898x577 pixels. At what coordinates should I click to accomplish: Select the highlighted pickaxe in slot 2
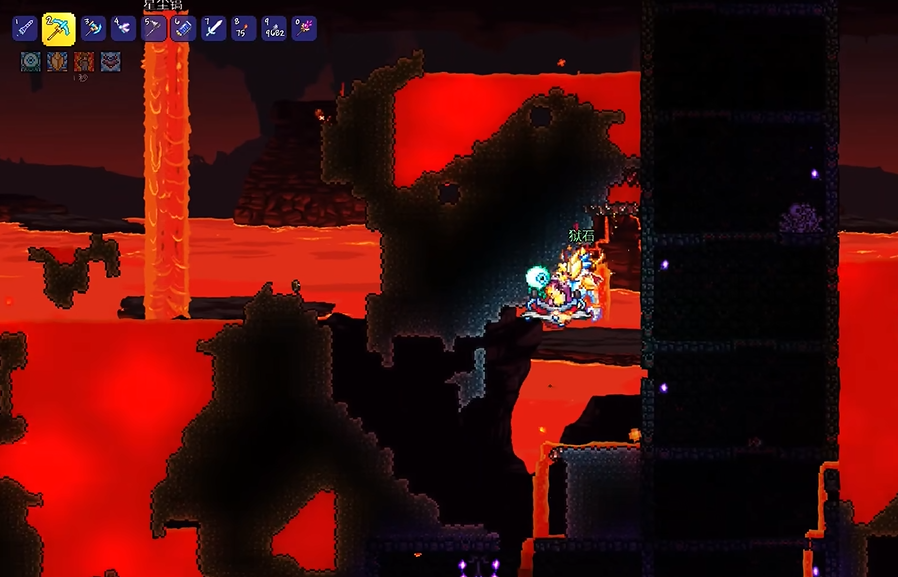click(59, 28)
